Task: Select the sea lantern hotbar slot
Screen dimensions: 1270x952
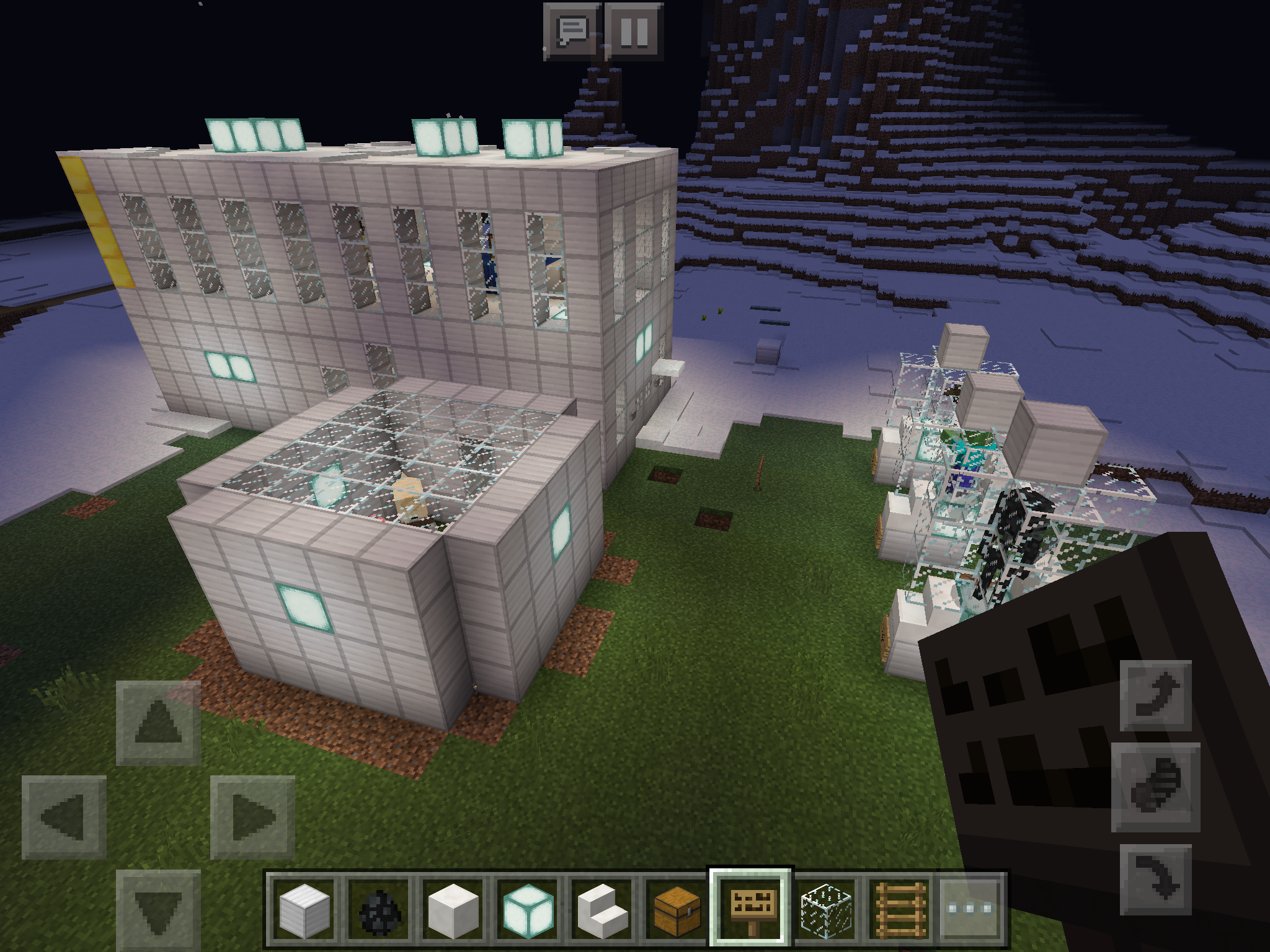Action: [x=527, y=909]
